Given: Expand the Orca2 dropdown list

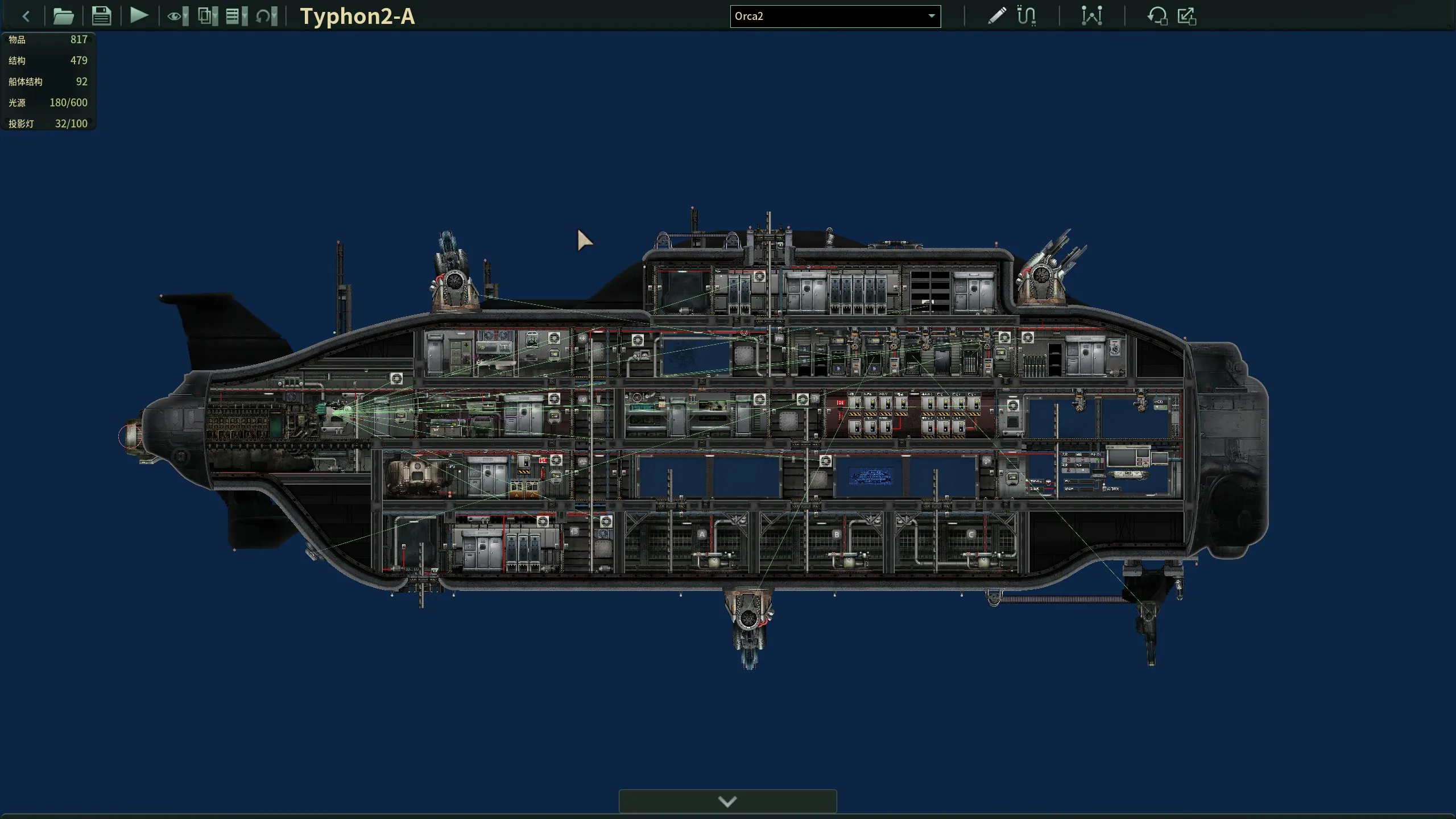Looking at the screenshot, I should pyautogui.click(x=931, y=16).
